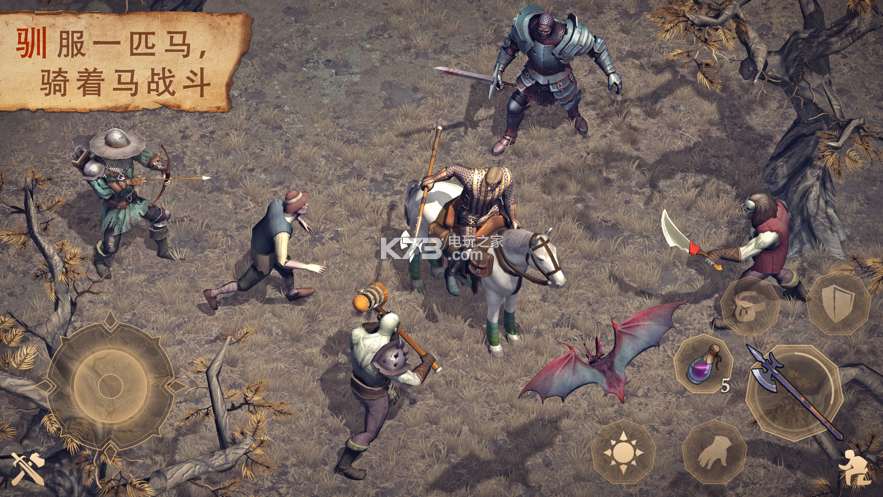This screenshot has width=883, height=497.
Task: Tap the sun-shaped skill button
Action: point(624,453)
